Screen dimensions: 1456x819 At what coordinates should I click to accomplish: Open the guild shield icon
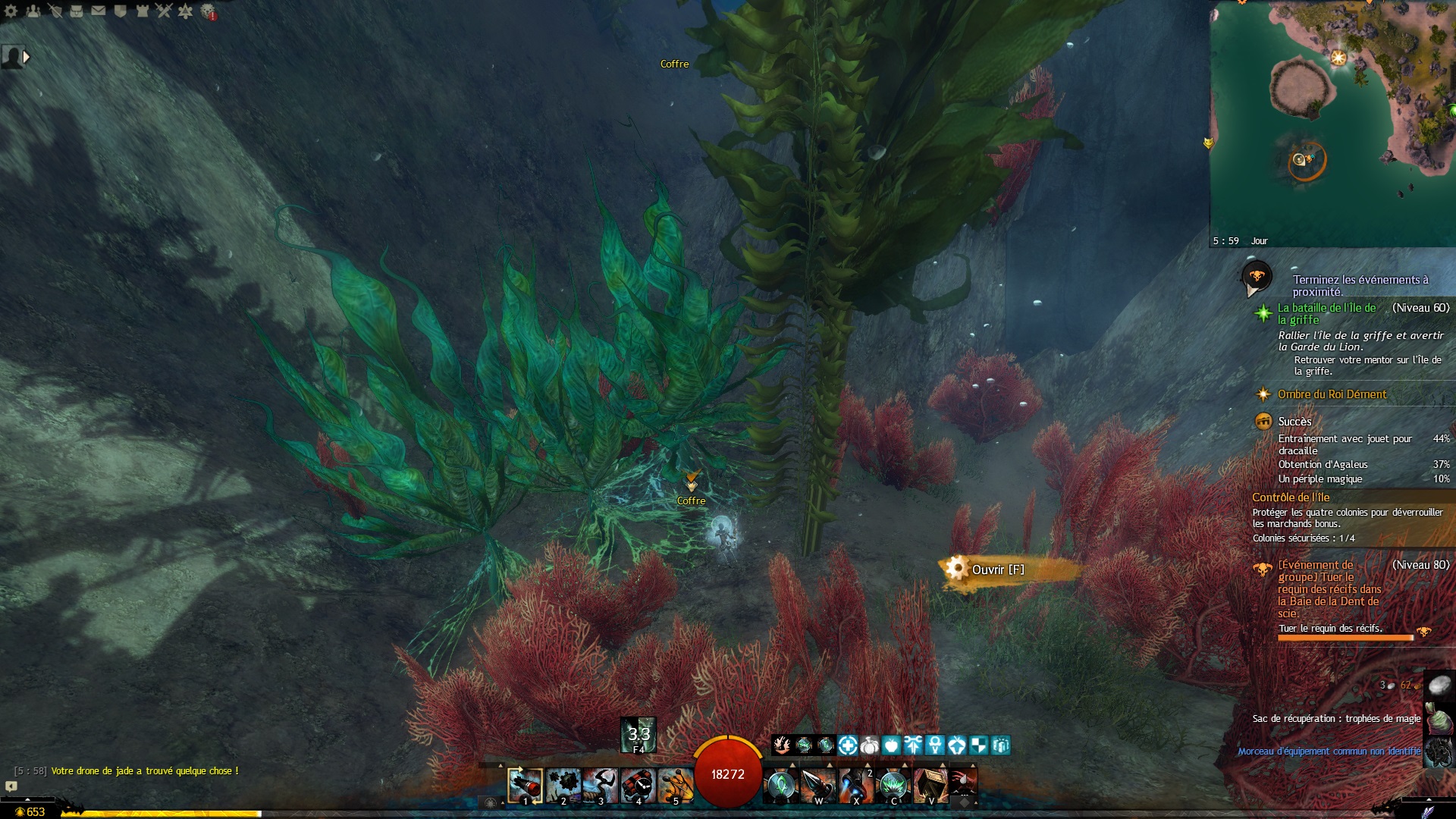tap(121, 11)
